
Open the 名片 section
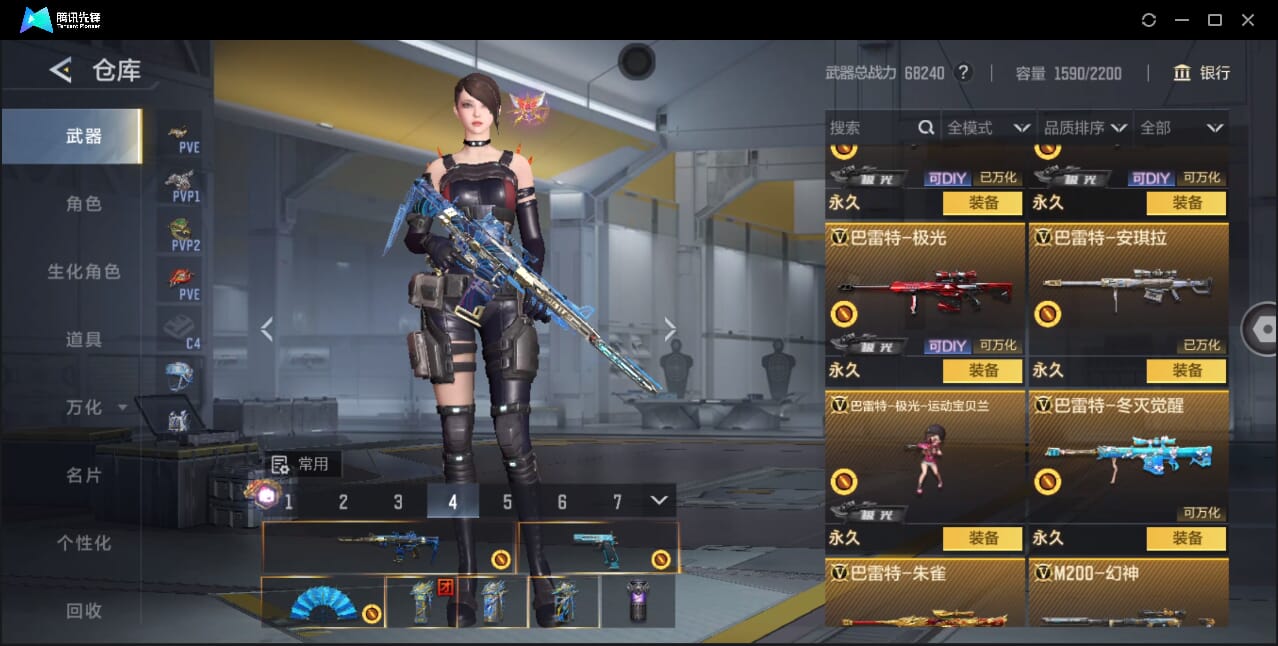[x=84, y=475]
